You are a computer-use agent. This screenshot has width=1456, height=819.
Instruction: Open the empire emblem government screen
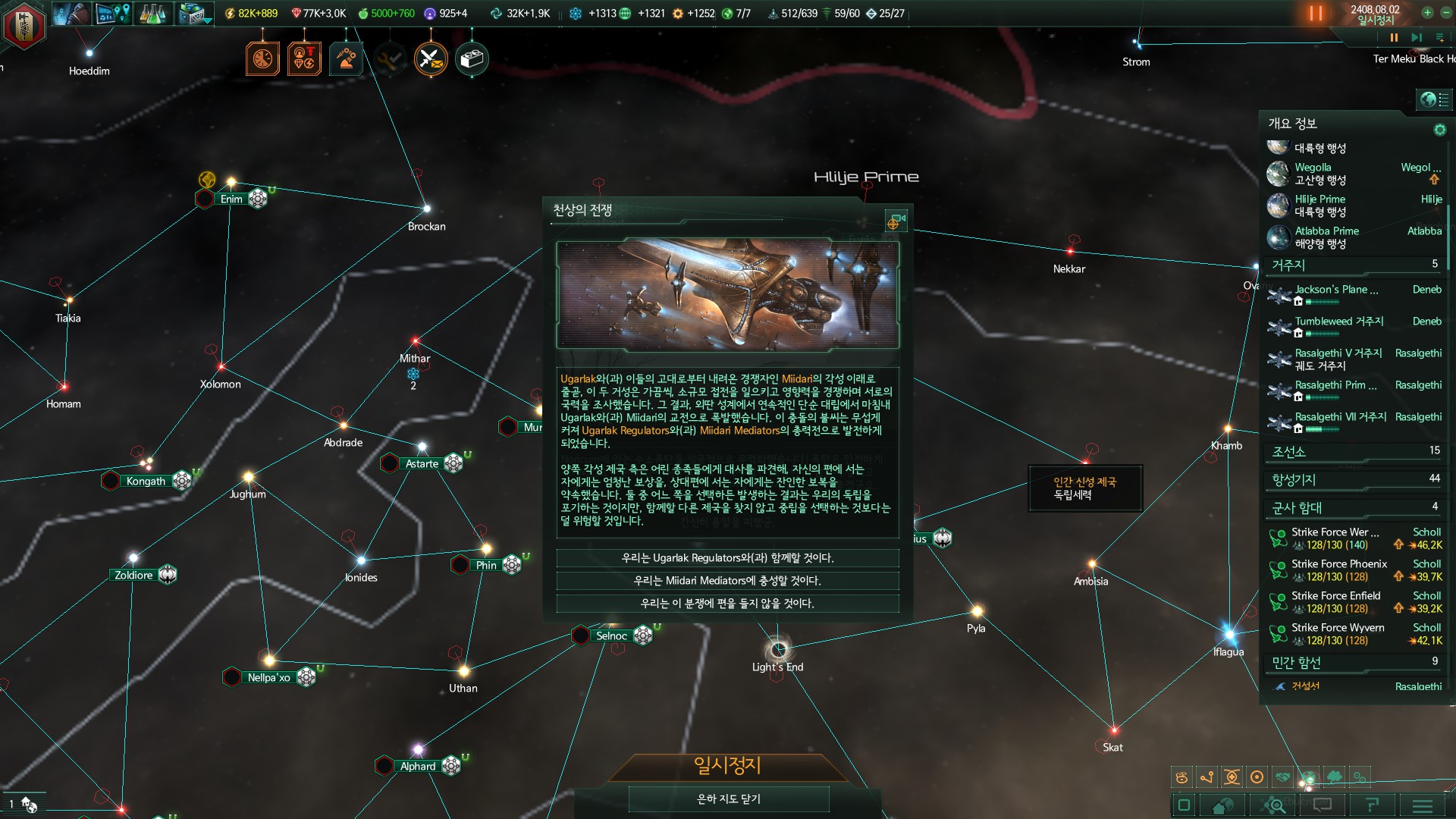click(x=24, y=24)
